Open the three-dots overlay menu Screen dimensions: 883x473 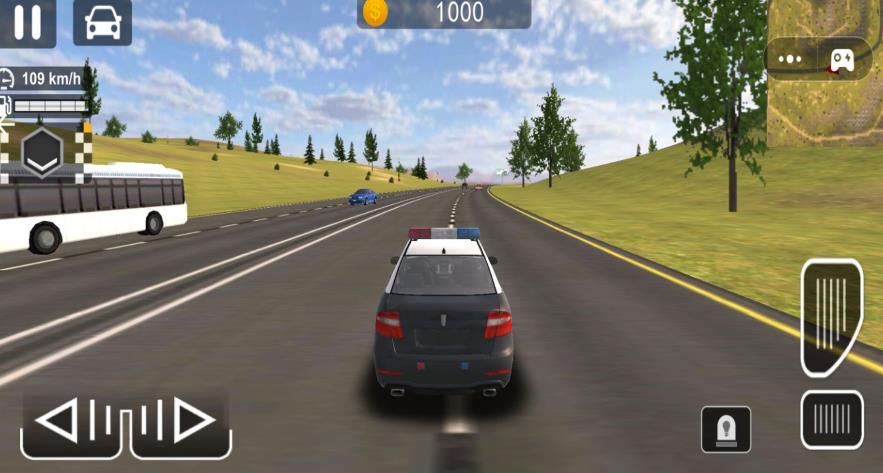coord(792,58)
